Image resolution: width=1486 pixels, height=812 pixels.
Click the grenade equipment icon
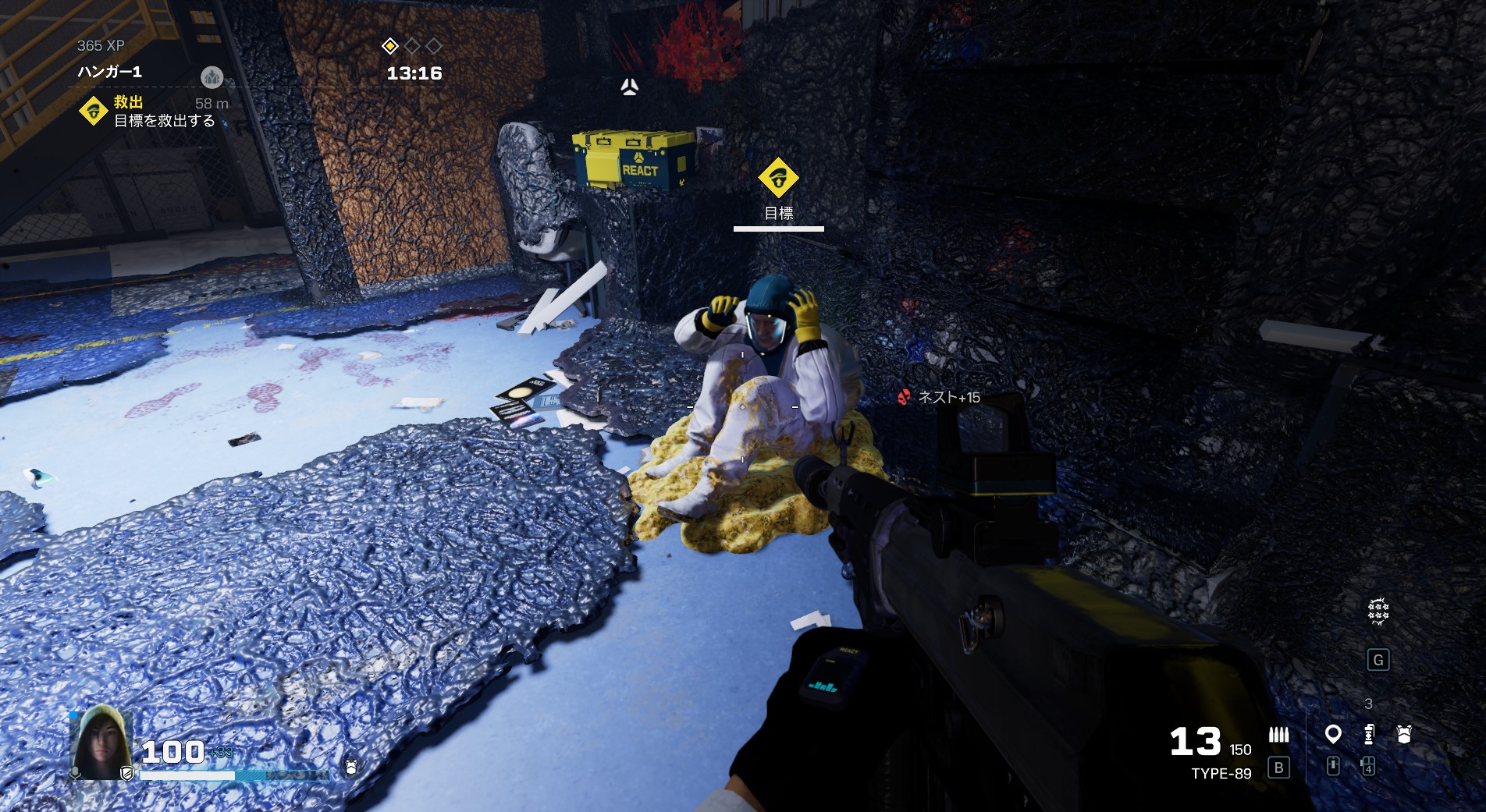point(1368,733)
